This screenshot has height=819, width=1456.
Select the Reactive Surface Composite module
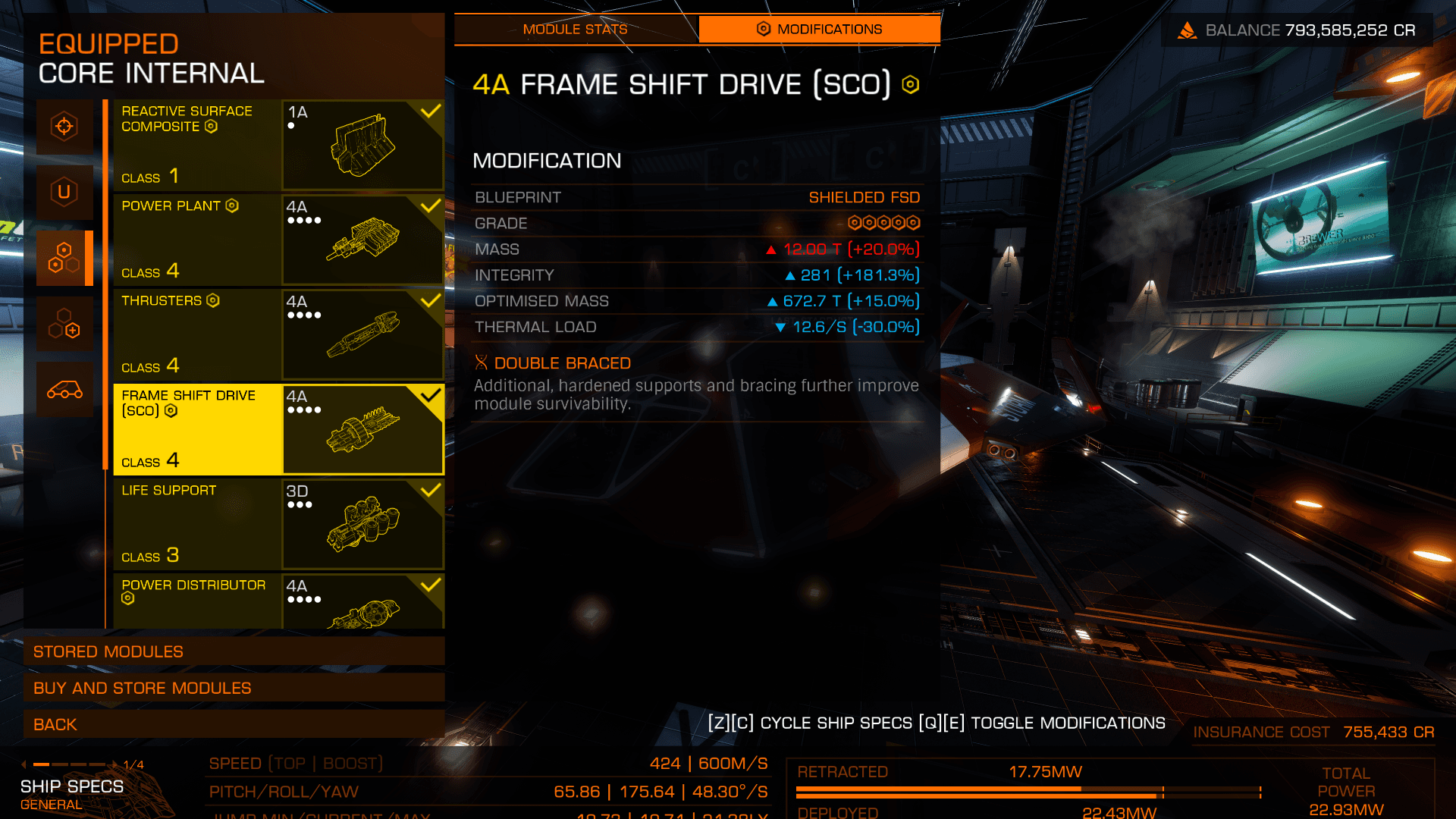(x=278, y=145)
